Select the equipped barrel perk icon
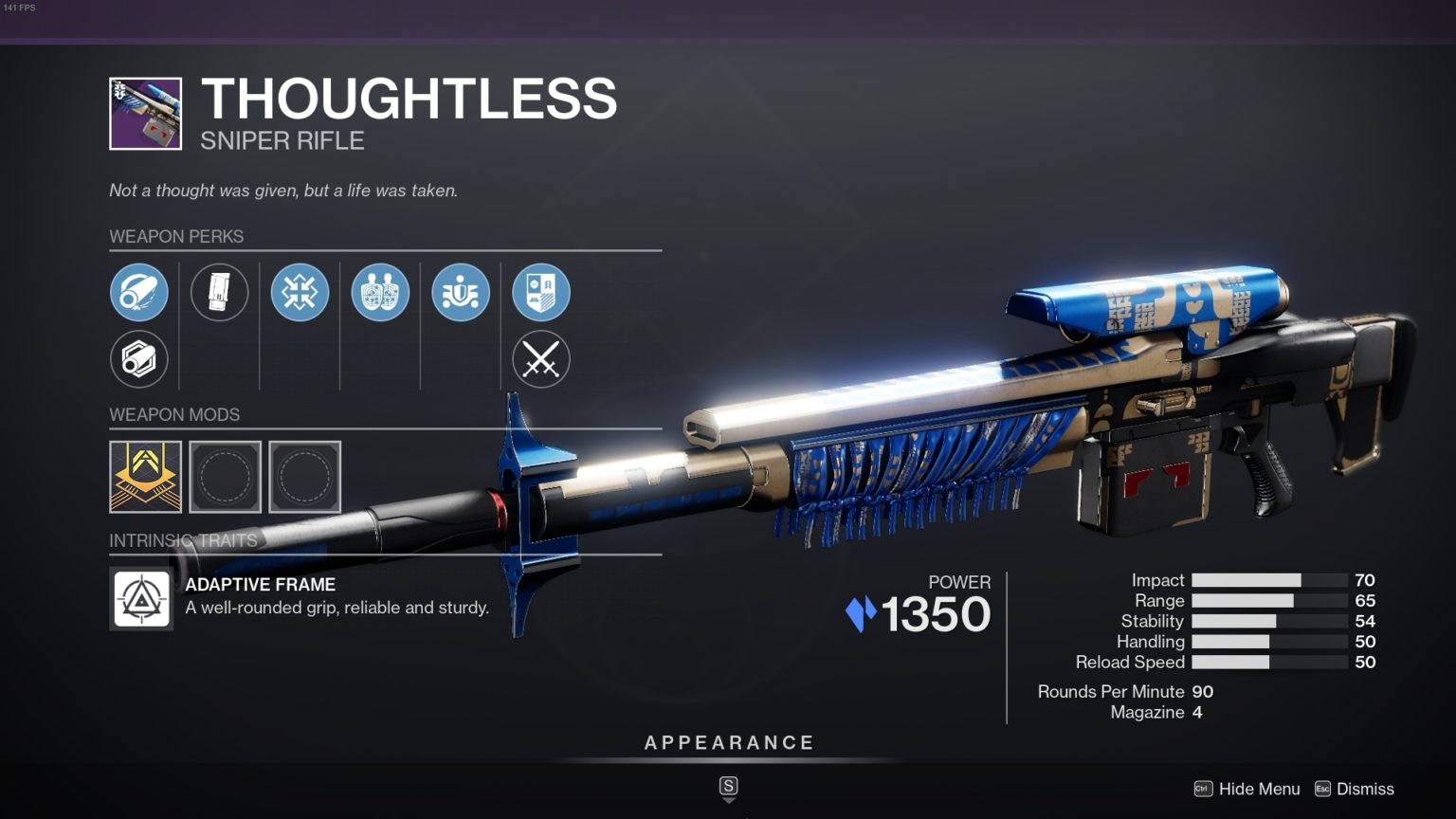This screenshot has height=819, width=1456. point(140,292)
